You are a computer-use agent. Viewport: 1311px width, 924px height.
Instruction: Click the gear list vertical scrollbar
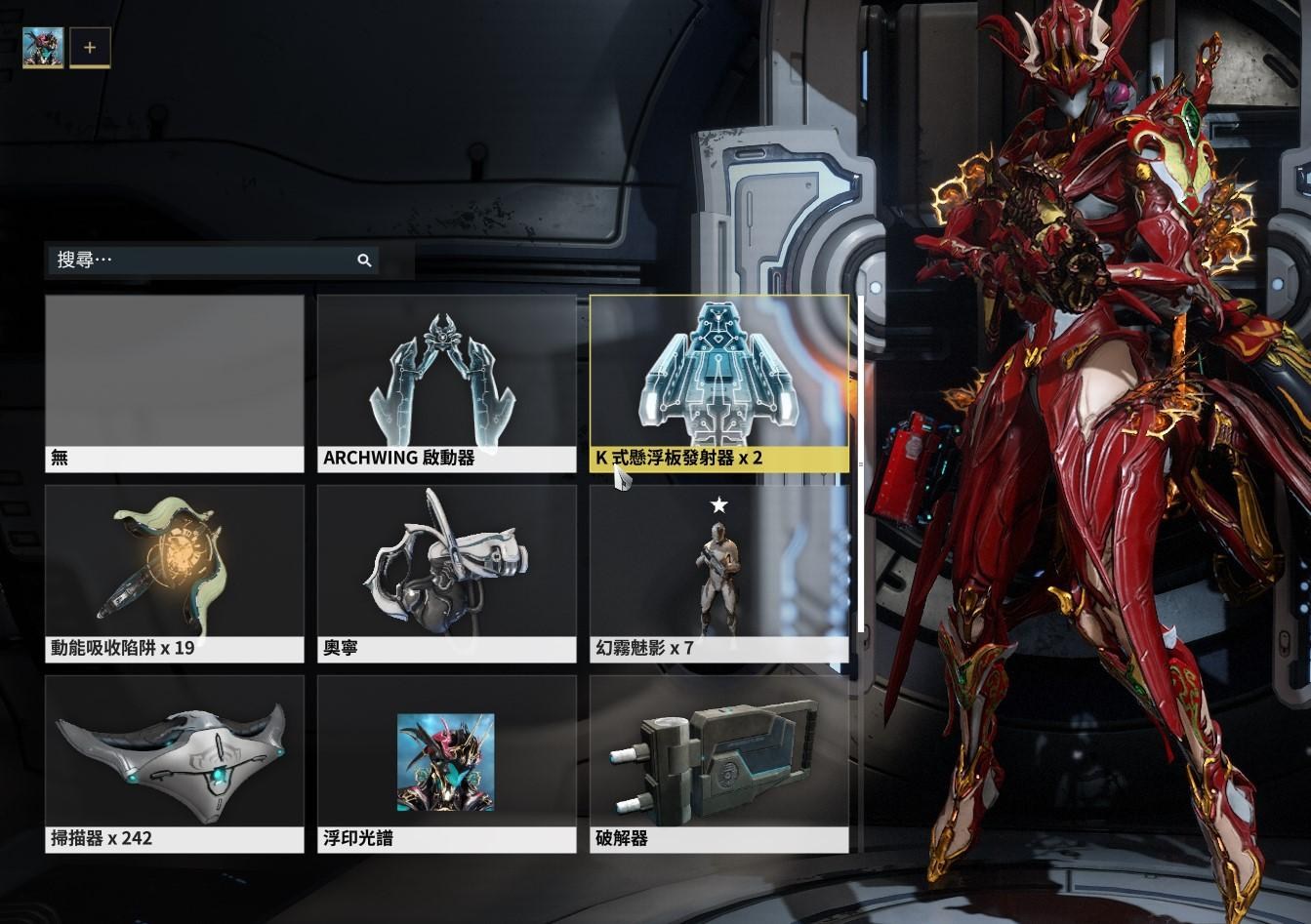[859, 463]
